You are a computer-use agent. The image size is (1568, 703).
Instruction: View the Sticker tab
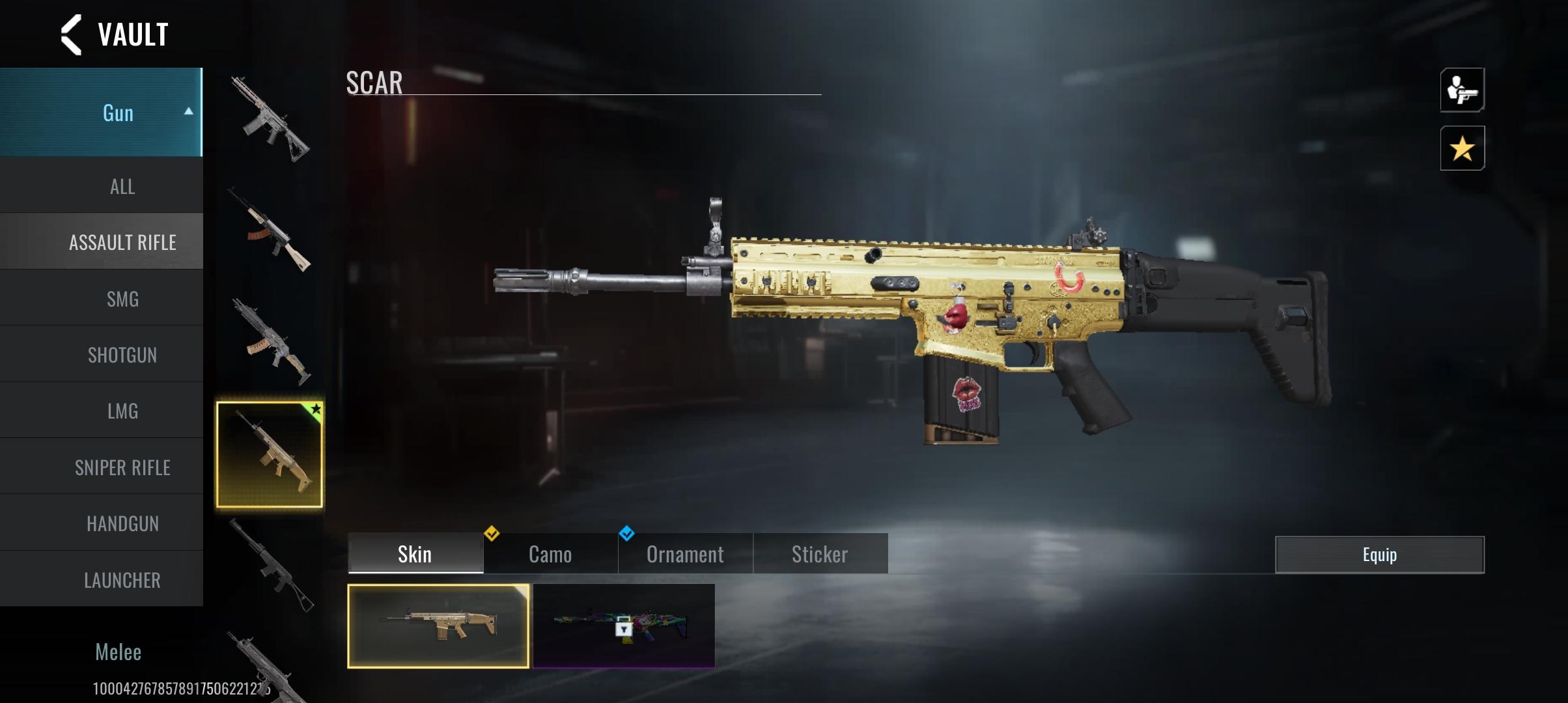pyautogui.click(x=820, y=554)
